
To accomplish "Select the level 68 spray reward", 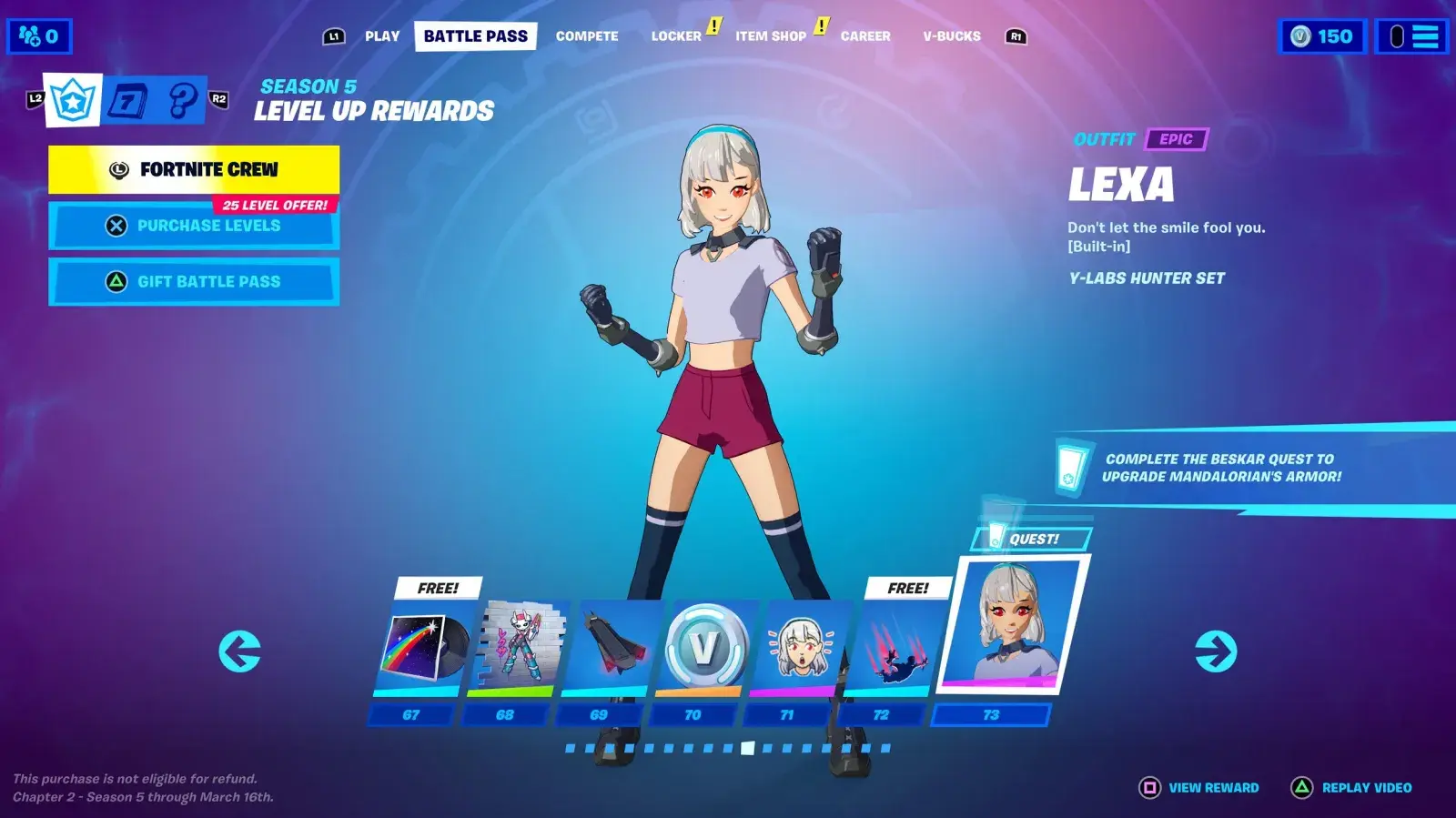I will click(517, 648).
